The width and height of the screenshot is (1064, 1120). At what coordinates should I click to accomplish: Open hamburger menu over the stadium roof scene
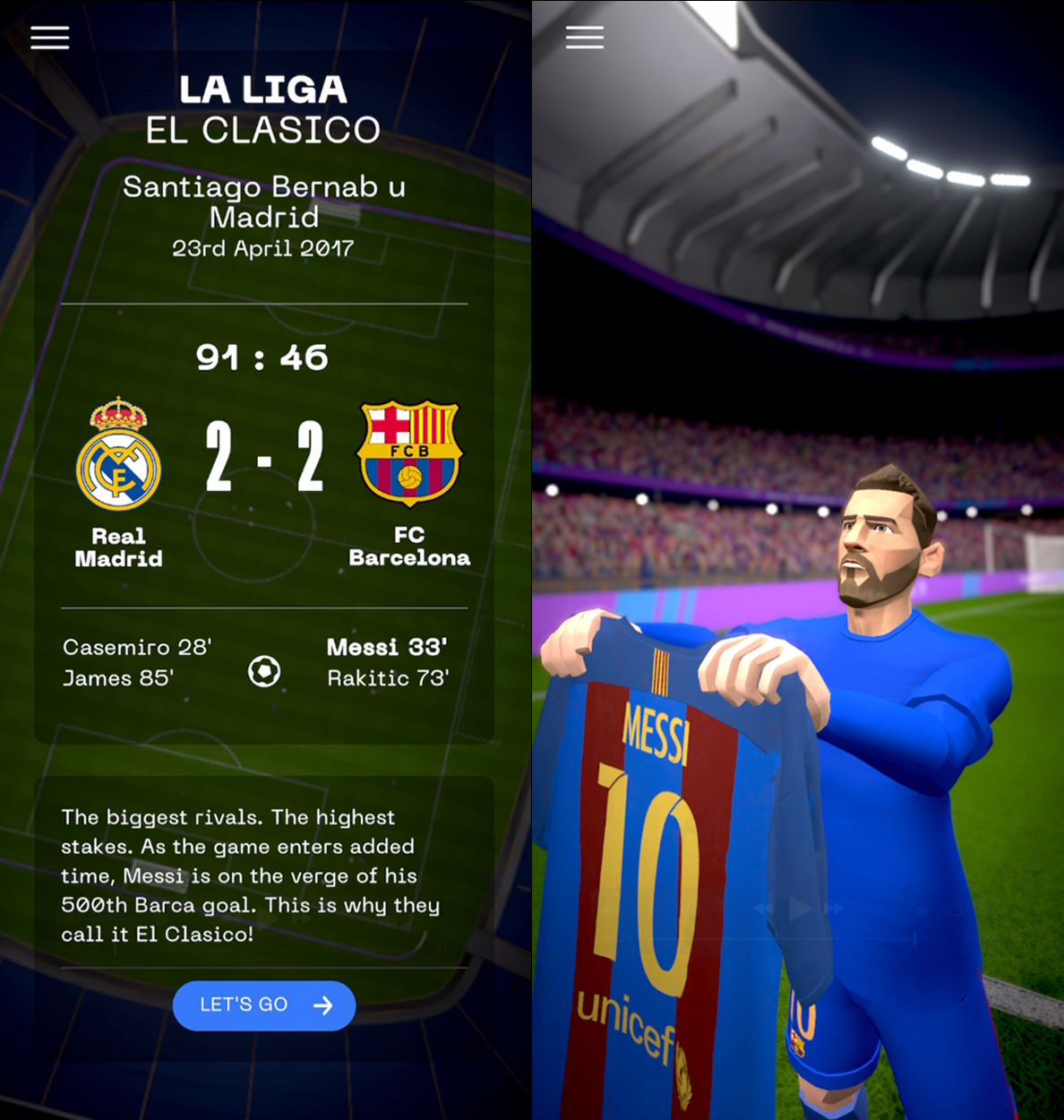pyautogui.click(x=585, y=38)
